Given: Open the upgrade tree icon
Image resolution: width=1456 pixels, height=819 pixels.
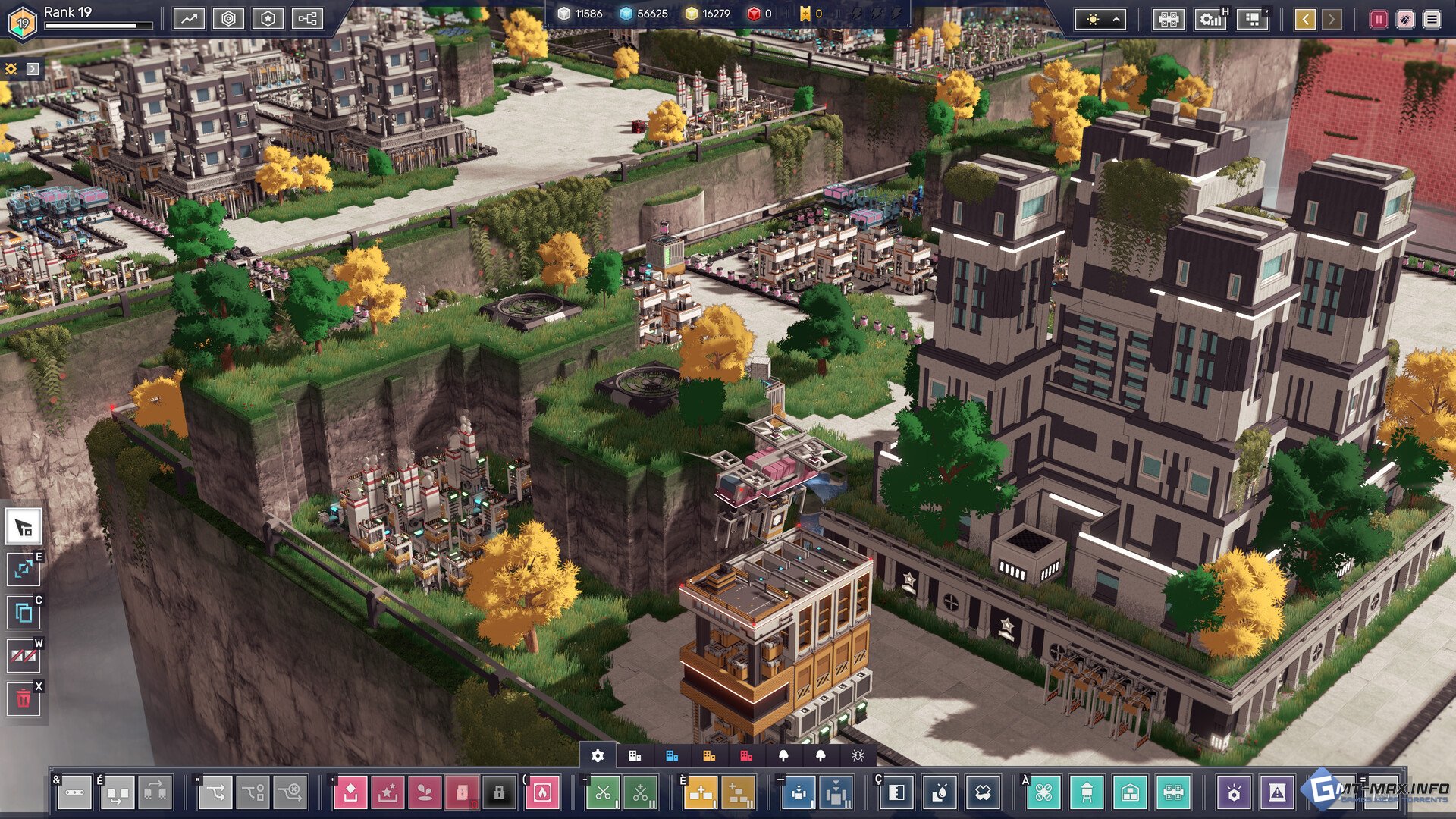Looking at the screenshot, I should pyautogui.click(x=307, y=19).
